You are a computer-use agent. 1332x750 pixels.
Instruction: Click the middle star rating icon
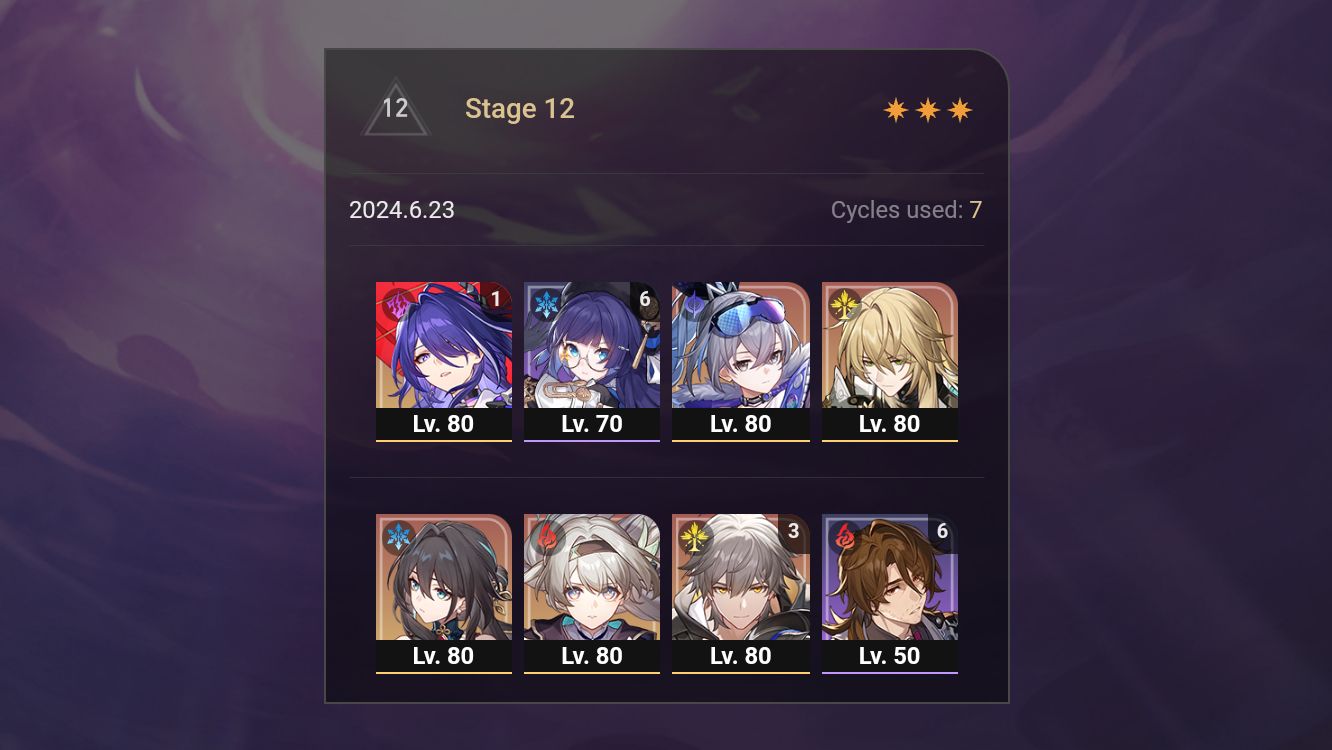point(928,109)
